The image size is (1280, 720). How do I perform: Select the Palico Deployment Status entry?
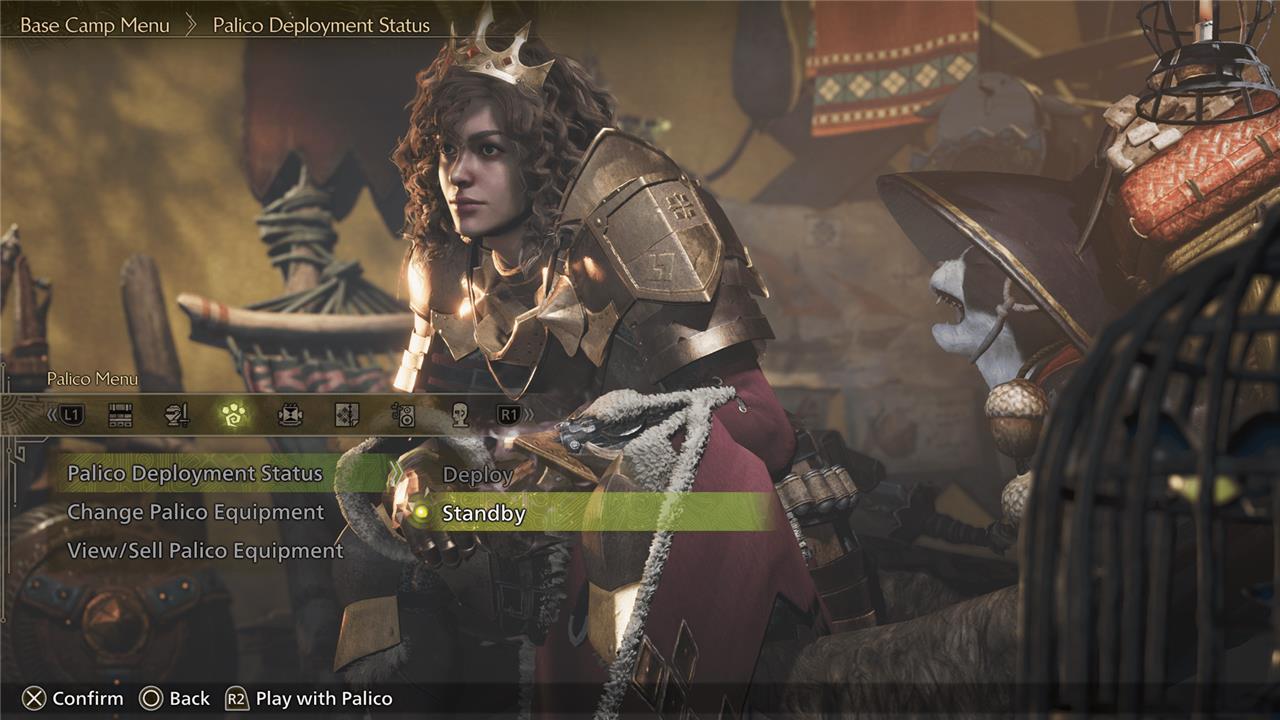(x=195, y=474)
